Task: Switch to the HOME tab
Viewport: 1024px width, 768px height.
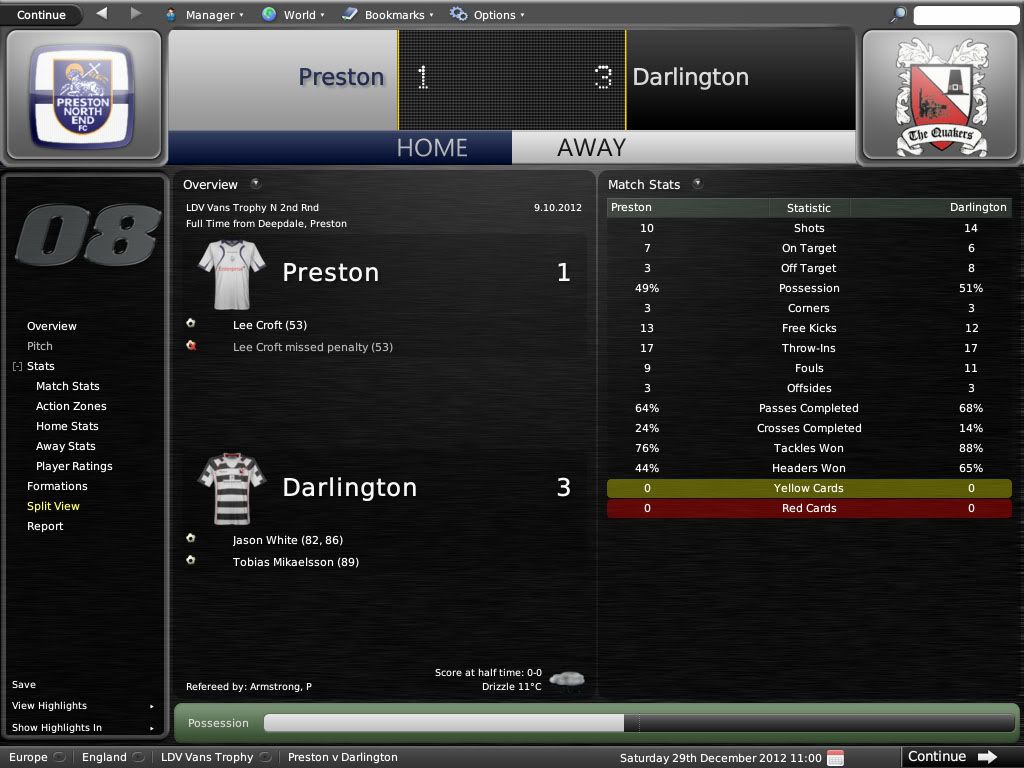Action: point(432,147)
